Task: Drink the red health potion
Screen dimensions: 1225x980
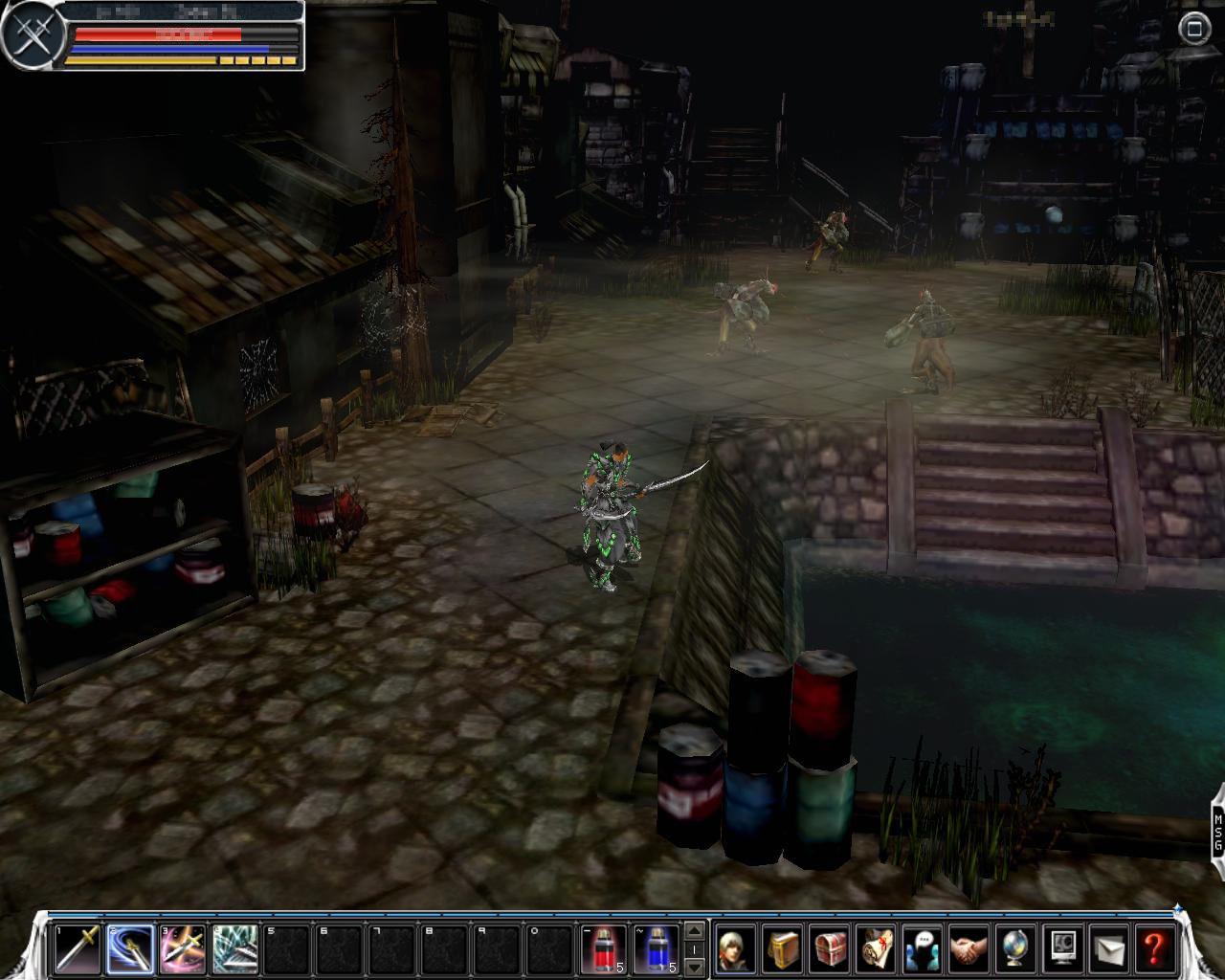Action: pyautogui.click(x=605, y=948)
